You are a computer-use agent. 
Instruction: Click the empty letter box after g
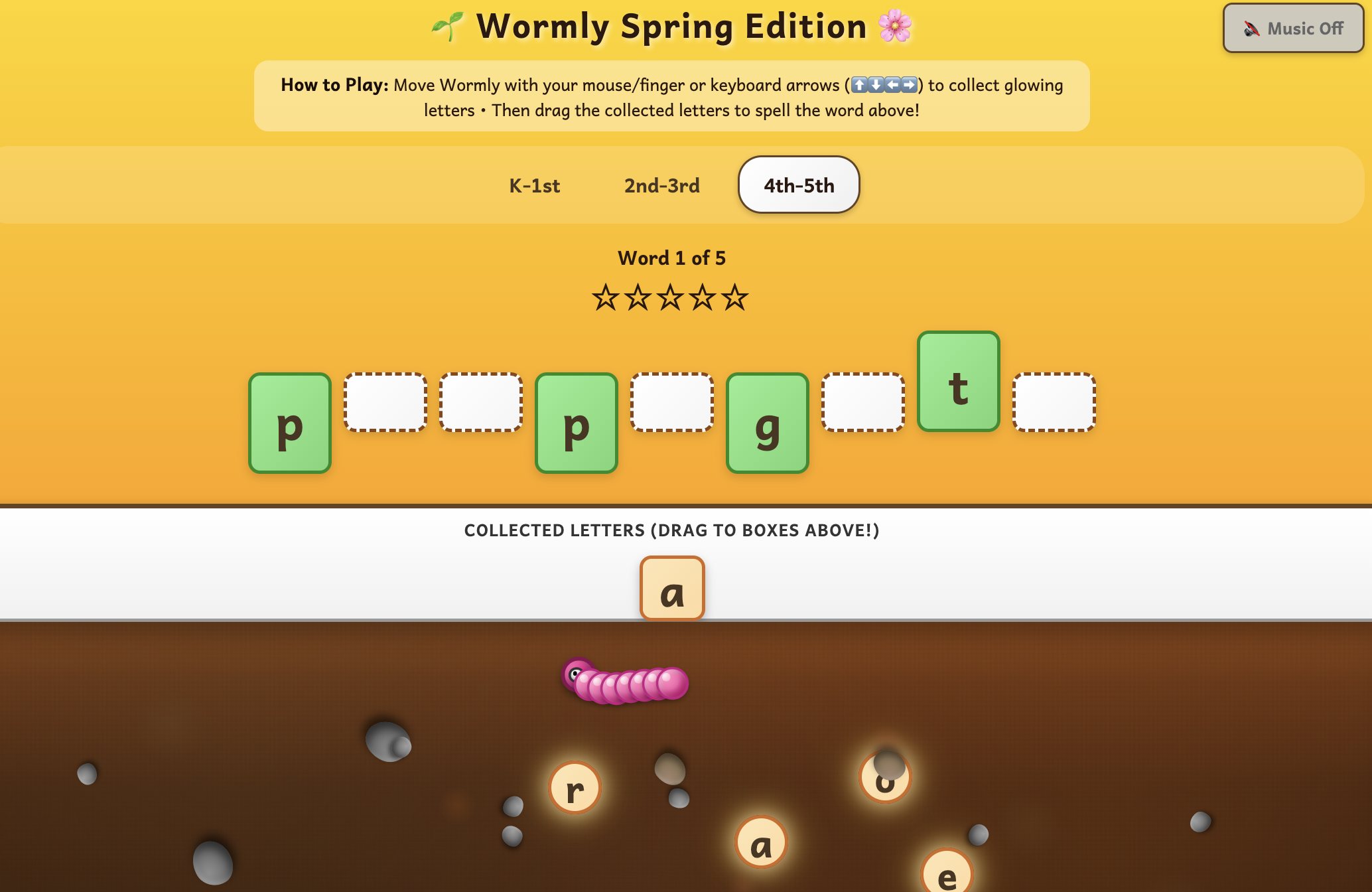(x=862, y=402)
